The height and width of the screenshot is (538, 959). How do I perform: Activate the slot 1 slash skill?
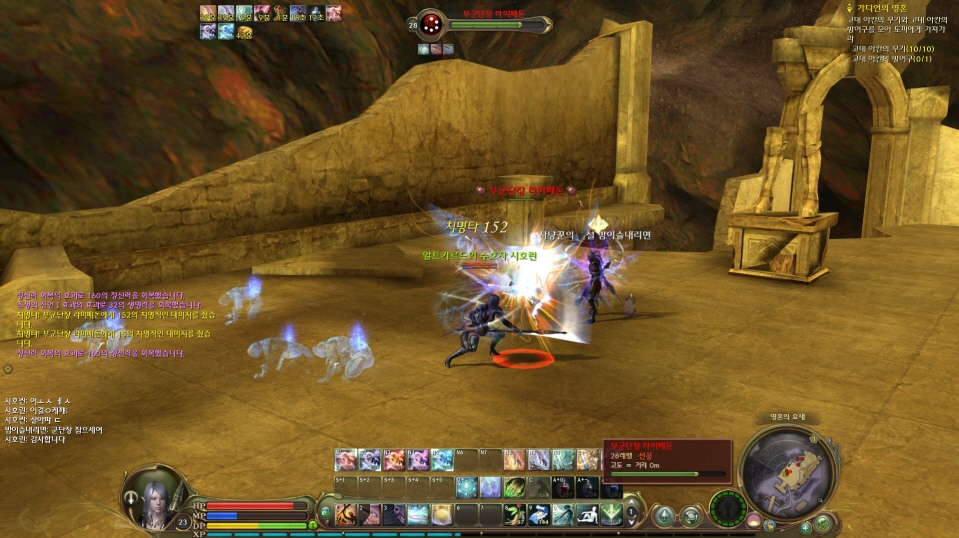click(x=347, y=514)
